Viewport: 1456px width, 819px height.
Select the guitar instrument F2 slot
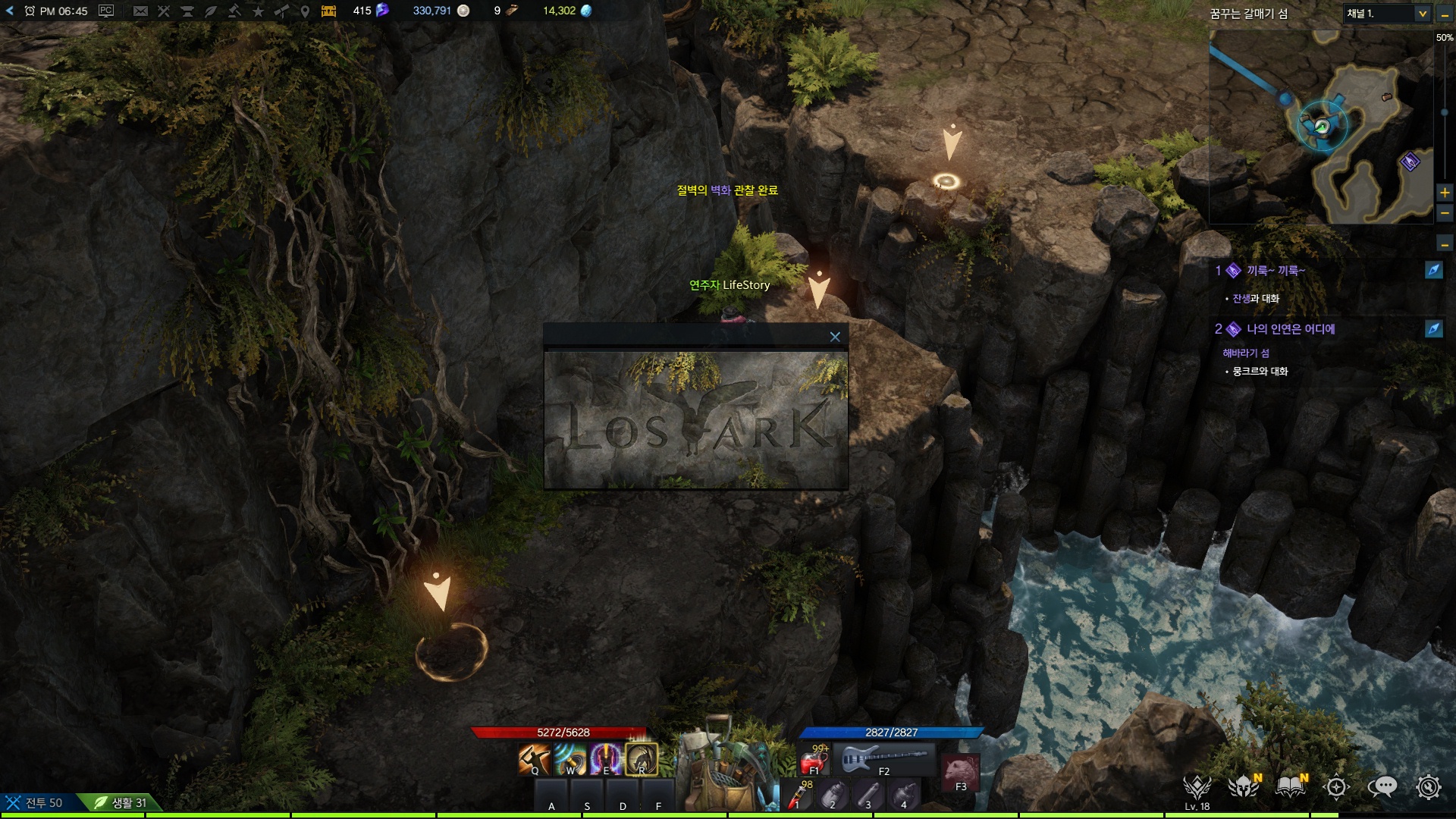(884, 758)
